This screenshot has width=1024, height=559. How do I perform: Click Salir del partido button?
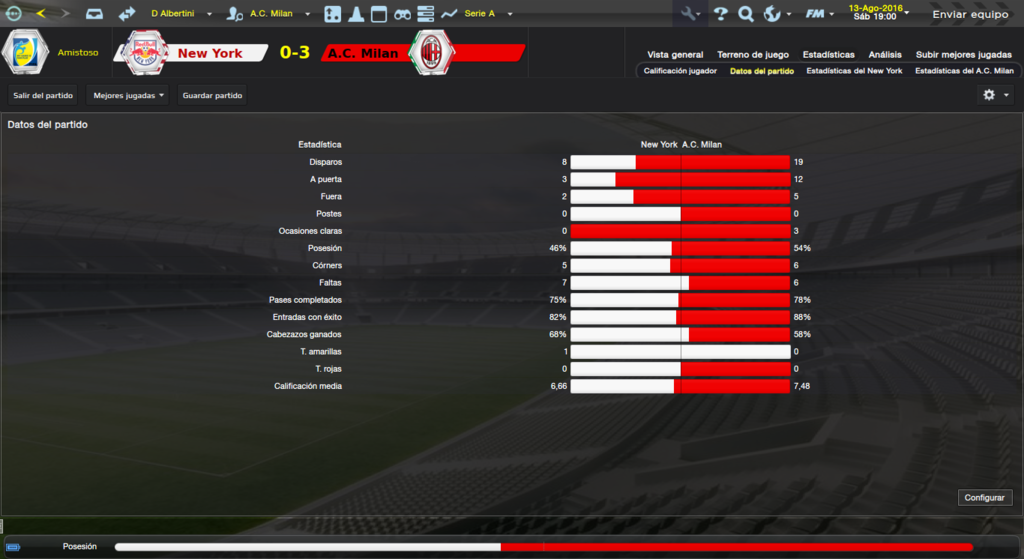click(x=45, y=95)
